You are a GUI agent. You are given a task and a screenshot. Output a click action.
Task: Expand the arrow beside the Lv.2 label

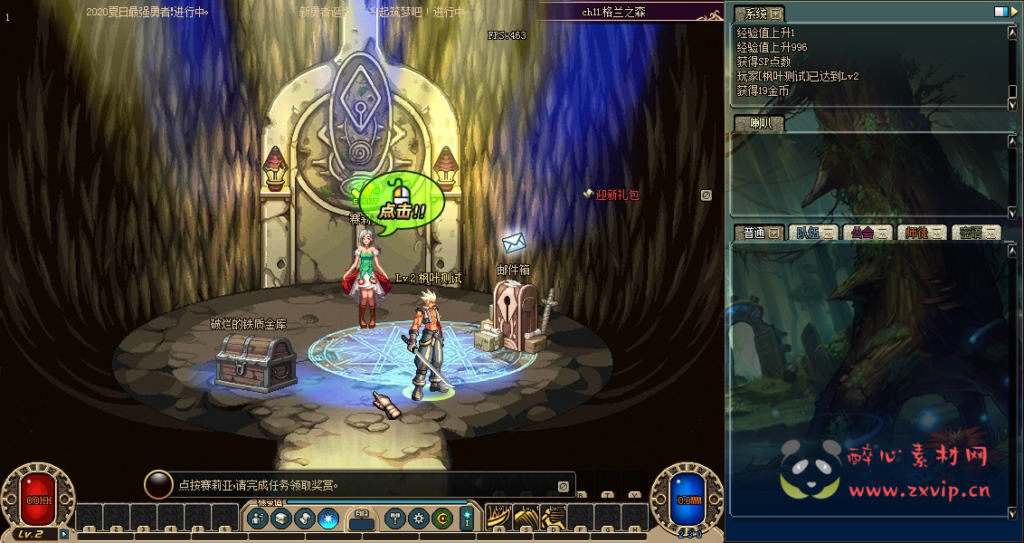click(x=64, y=534)
